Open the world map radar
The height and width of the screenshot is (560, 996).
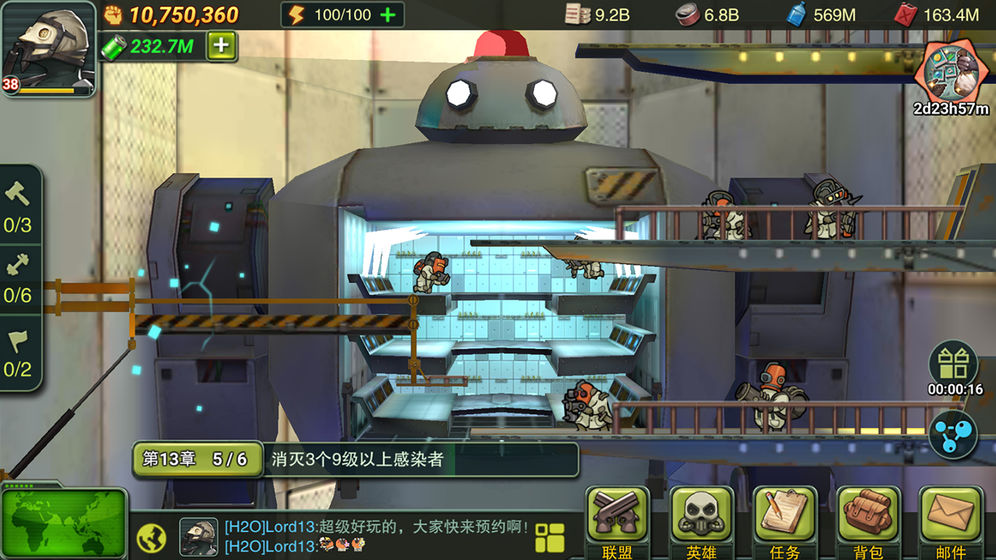click(62, 524)
